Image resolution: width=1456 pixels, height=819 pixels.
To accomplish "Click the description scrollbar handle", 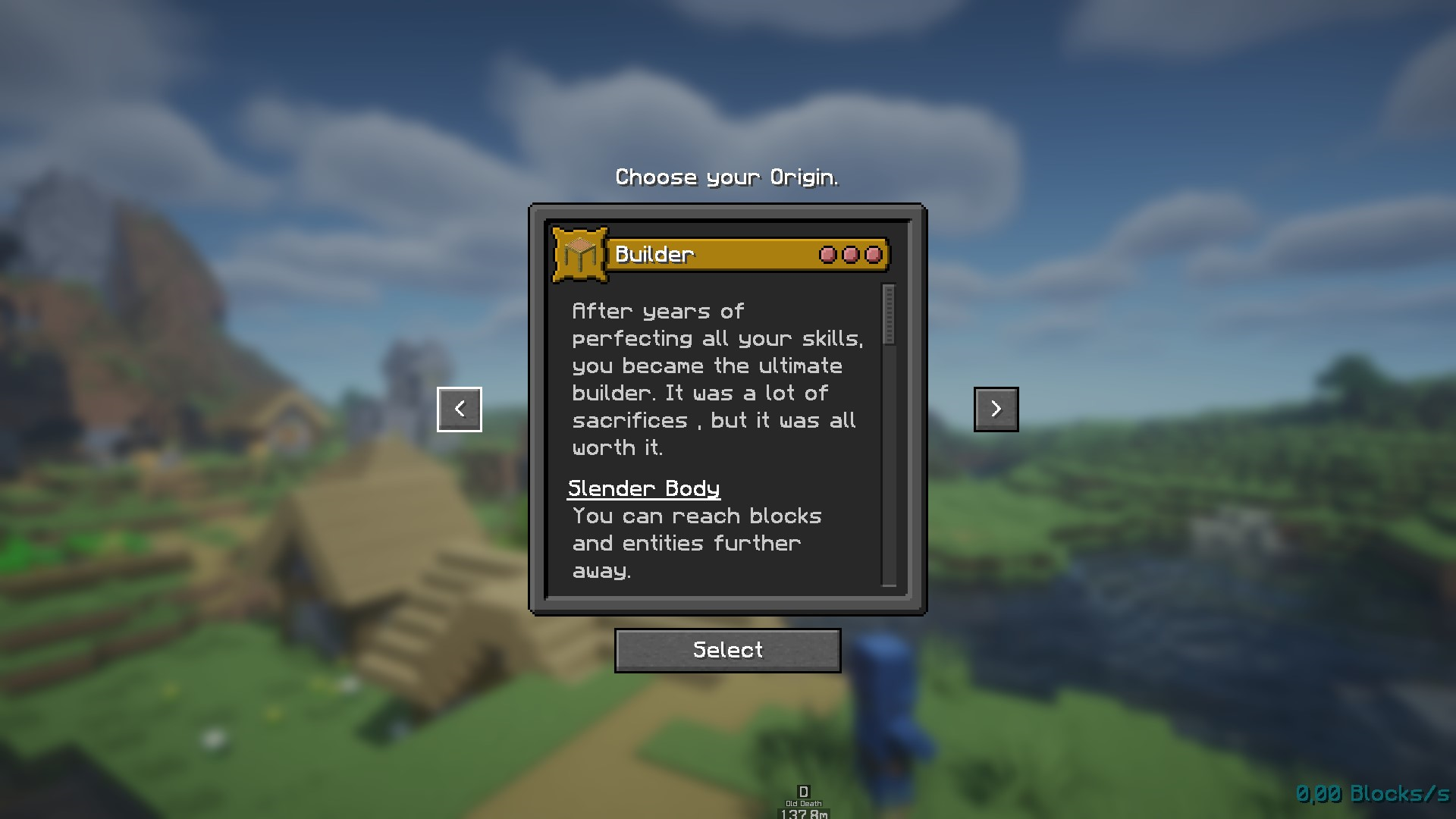I will (x=890, y=315).
